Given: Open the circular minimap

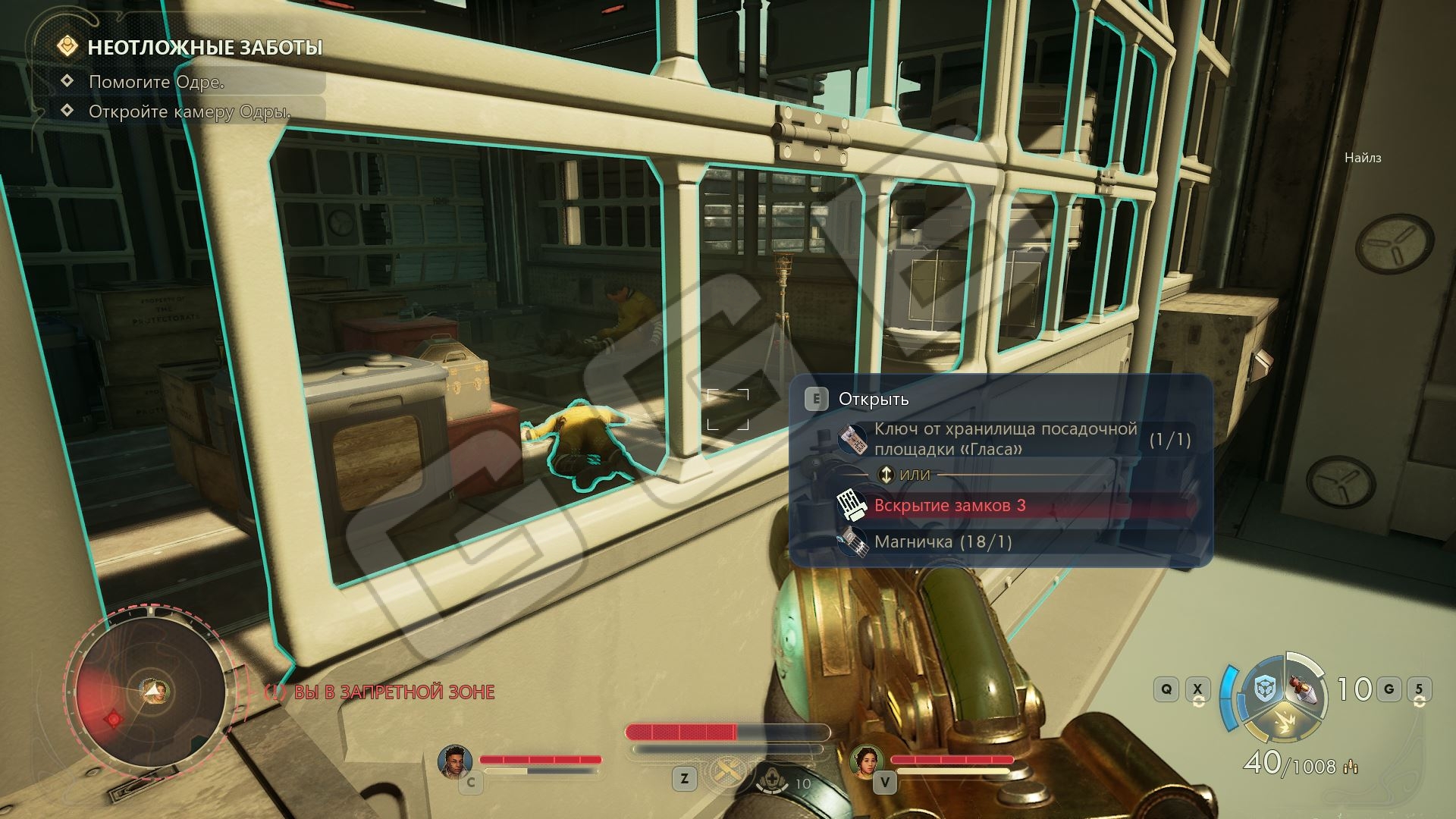Looking at the screenshot, I should 150,692.
